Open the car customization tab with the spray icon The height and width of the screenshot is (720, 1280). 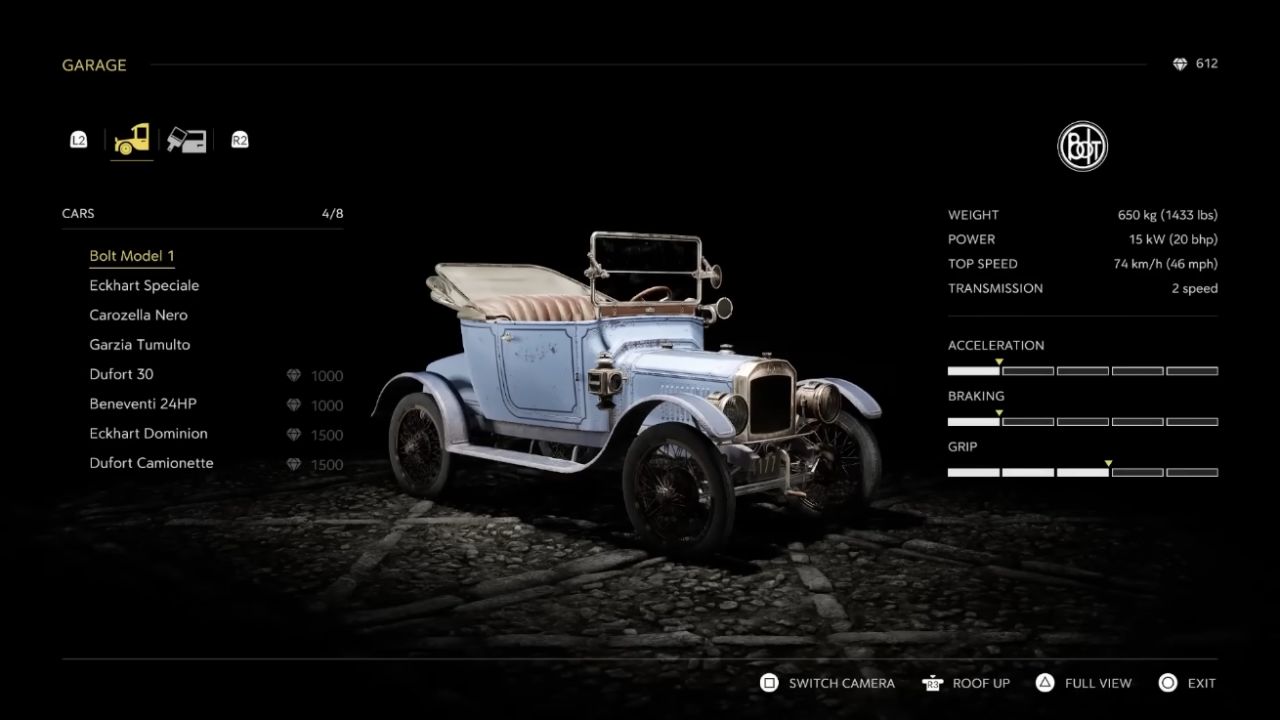coord(186,140)
